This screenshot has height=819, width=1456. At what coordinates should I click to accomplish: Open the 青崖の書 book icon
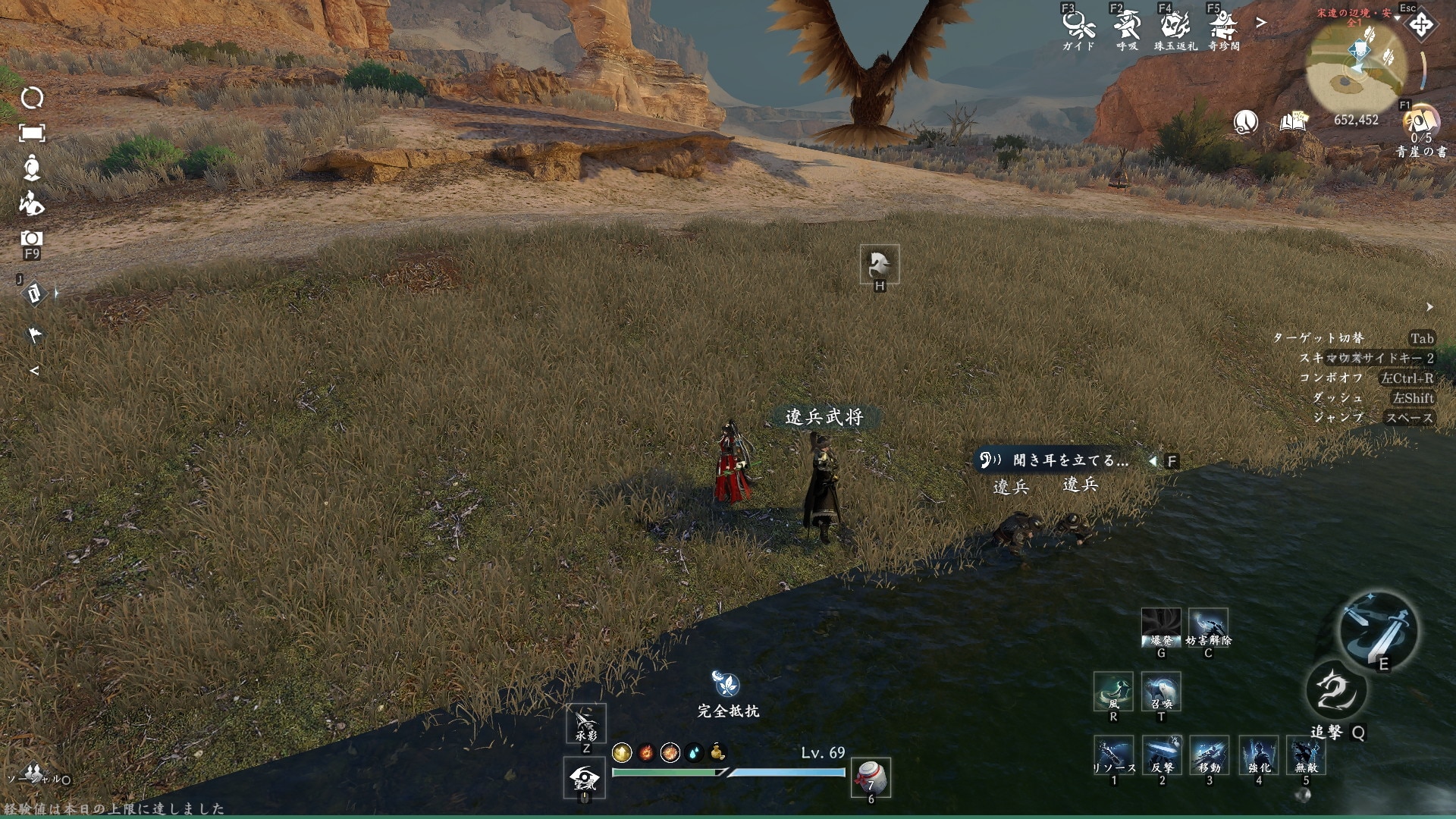tap(1420, 124)
